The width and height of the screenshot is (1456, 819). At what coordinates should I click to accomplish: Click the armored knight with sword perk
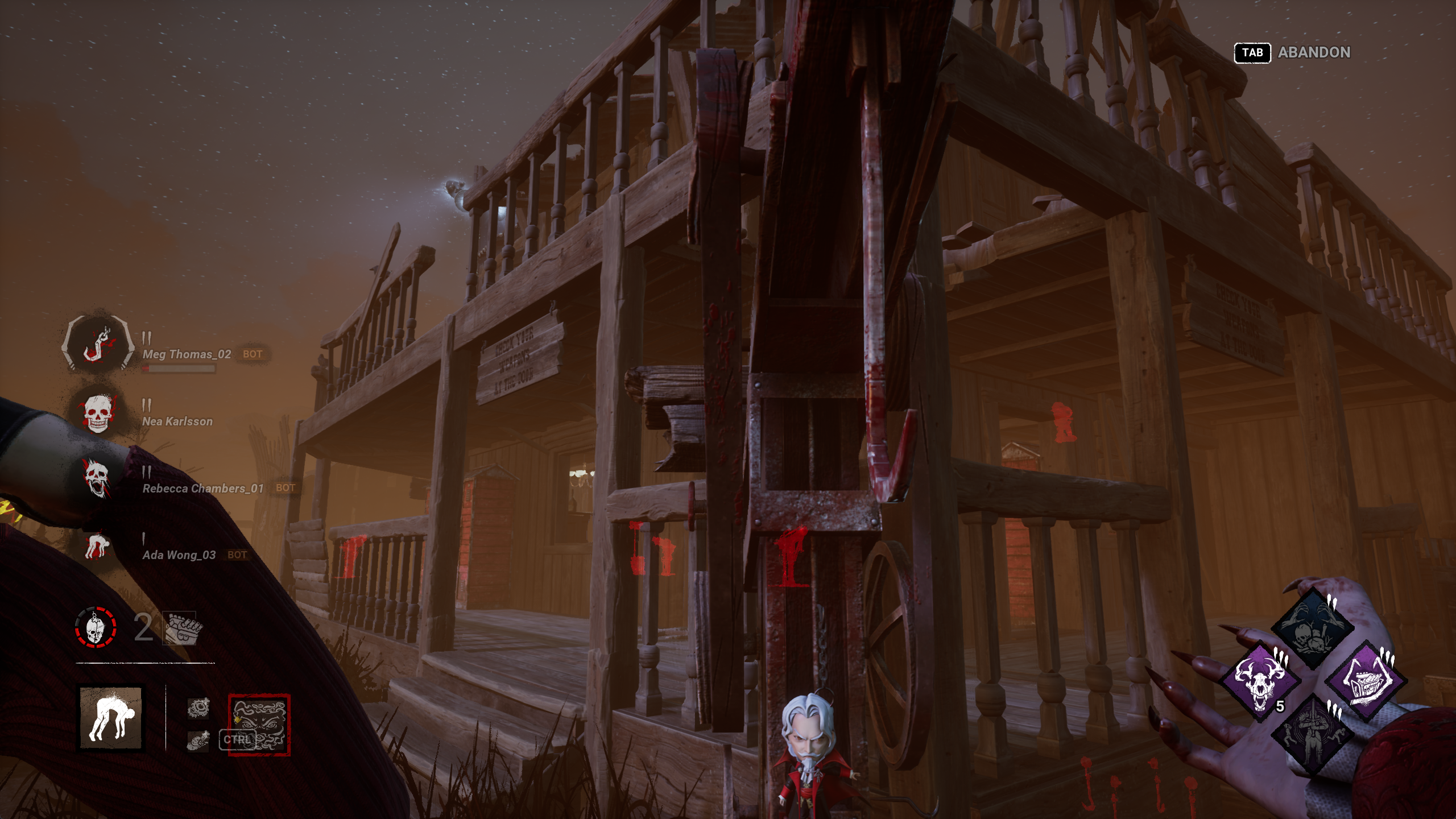1313,734
